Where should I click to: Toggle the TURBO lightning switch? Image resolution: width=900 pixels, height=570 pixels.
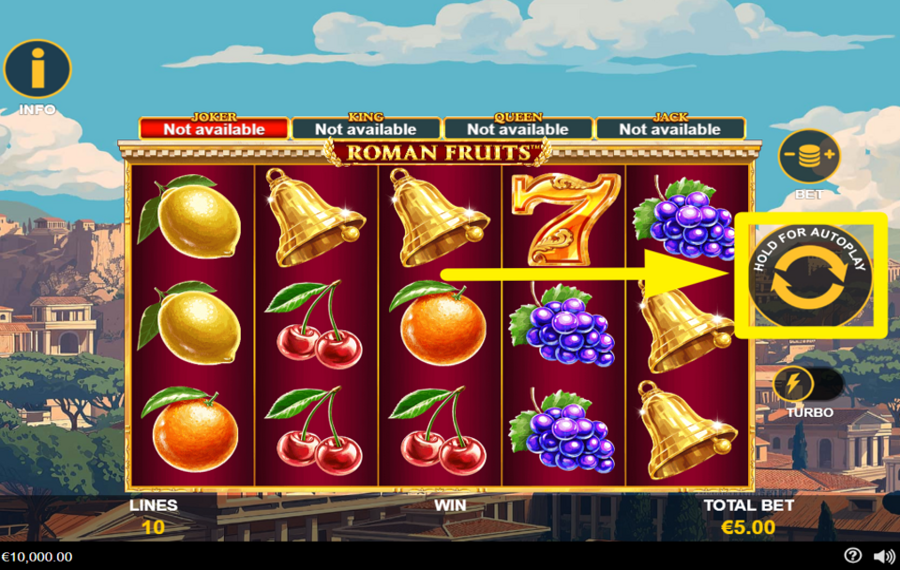[807, 385]
